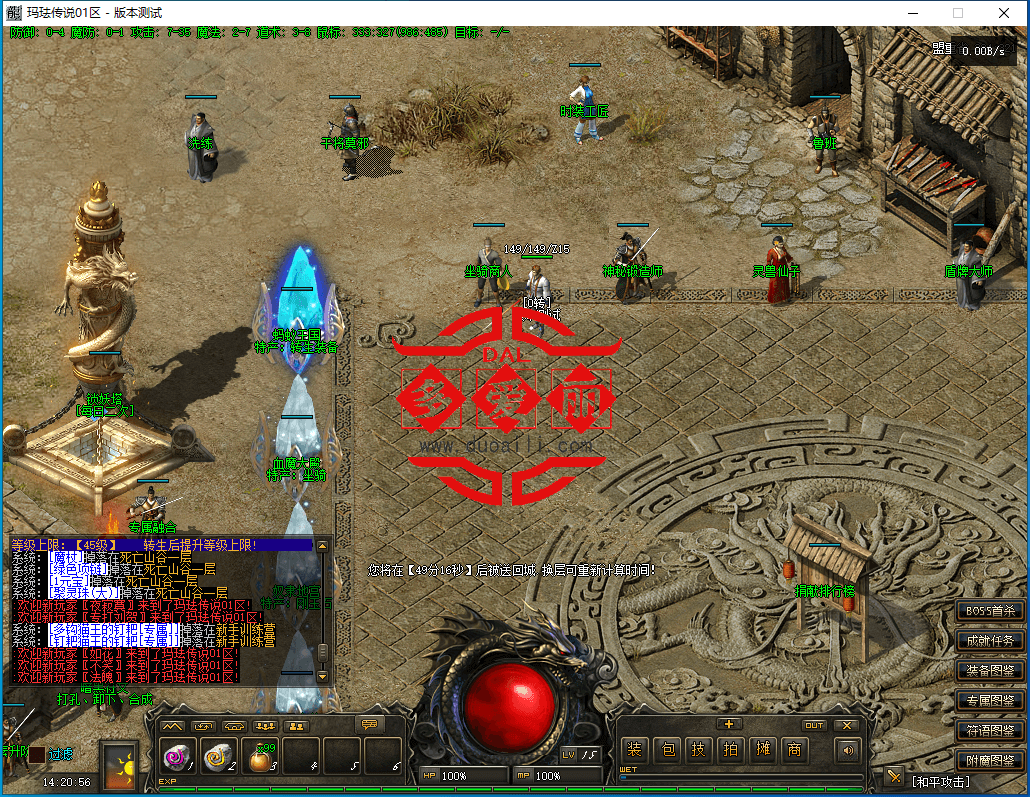1030x797 pixels.
Task: Open the 装 equipment panel
Action: [634, 750]
